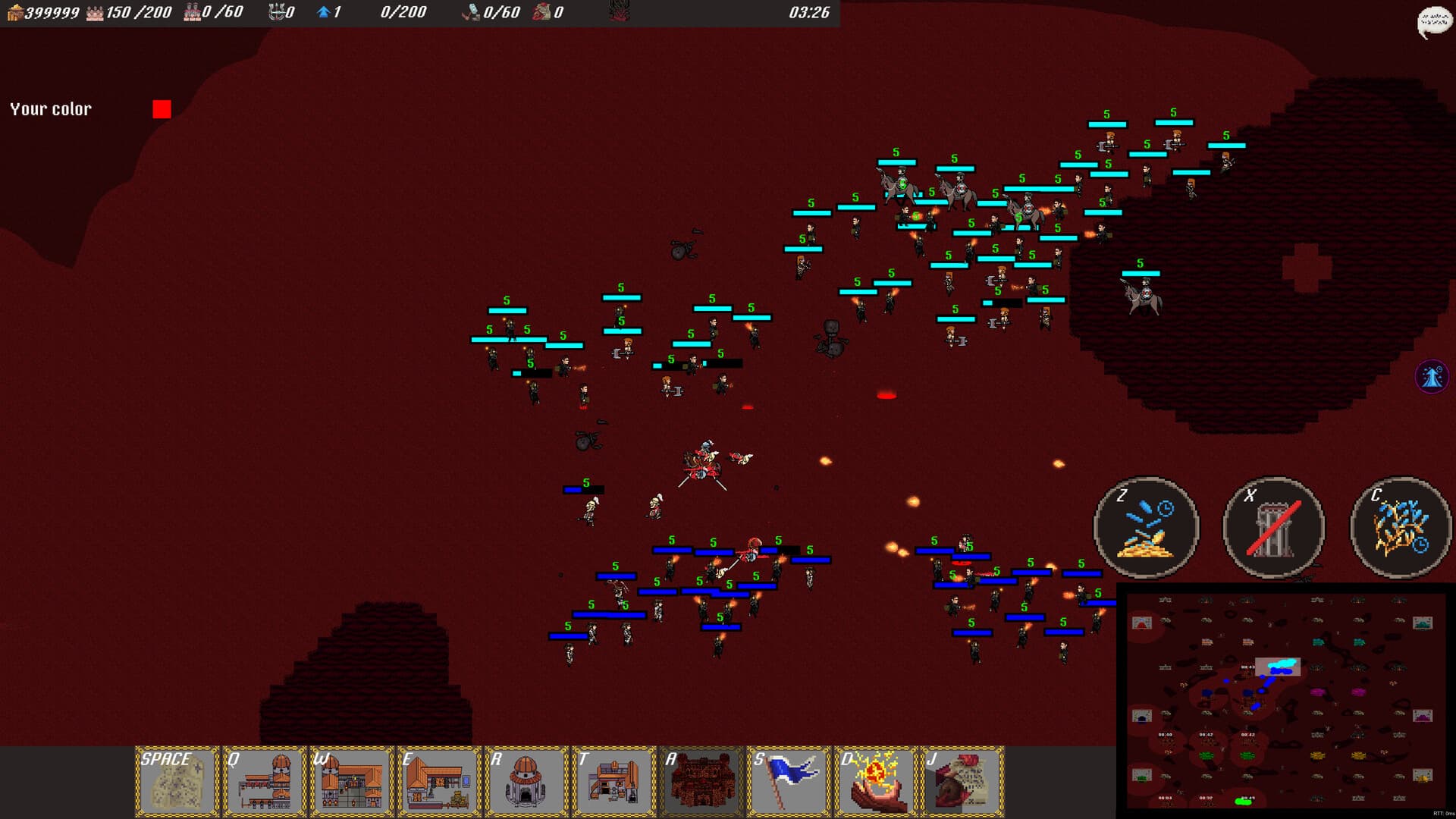This screenshot has height=819, width=1456.
Task: Set rally point with the S flag icon
Action: (x=789, y=781)
